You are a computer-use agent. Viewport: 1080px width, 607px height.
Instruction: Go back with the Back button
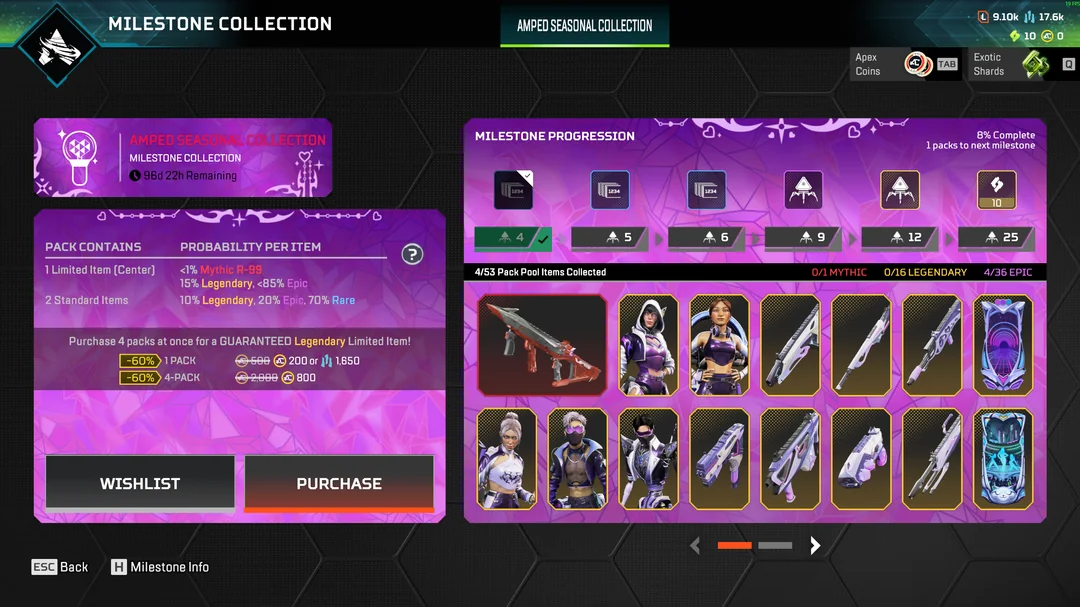[x=60, y=567]
